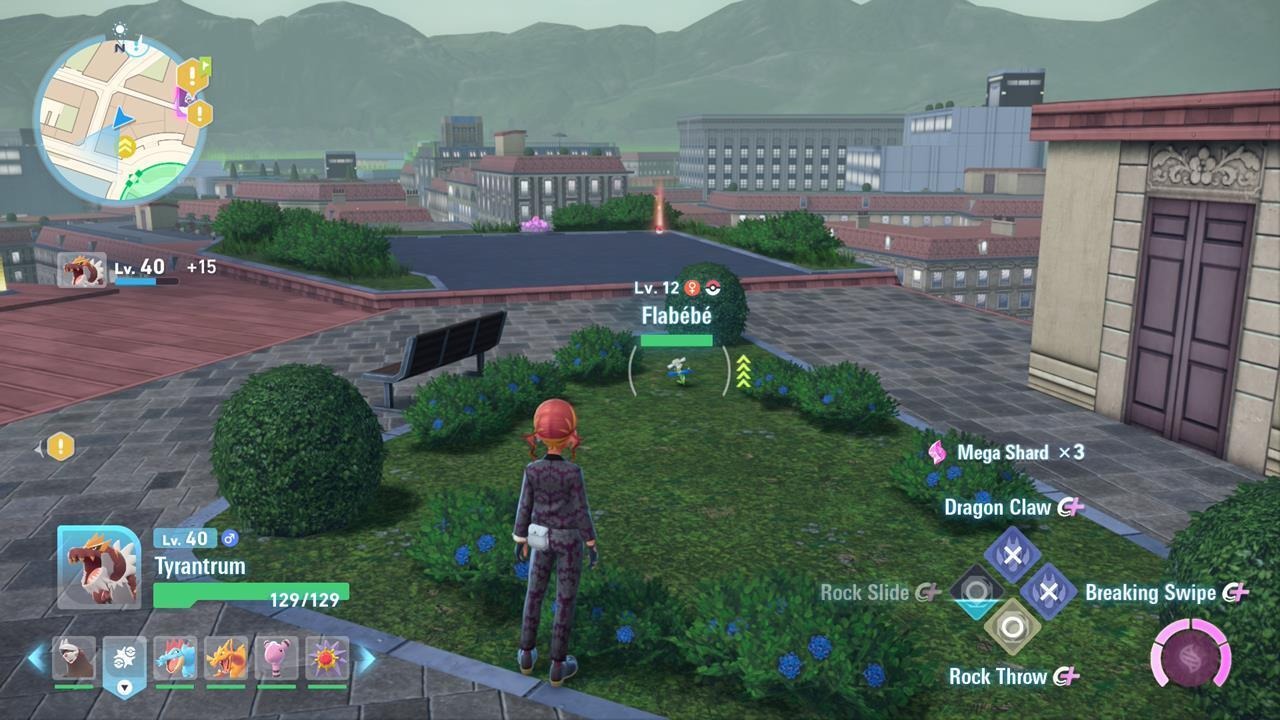Select the active Poké Ball party slot
Image resolution: width=1280 pixels, height=720 pixels.
[124, 662]
